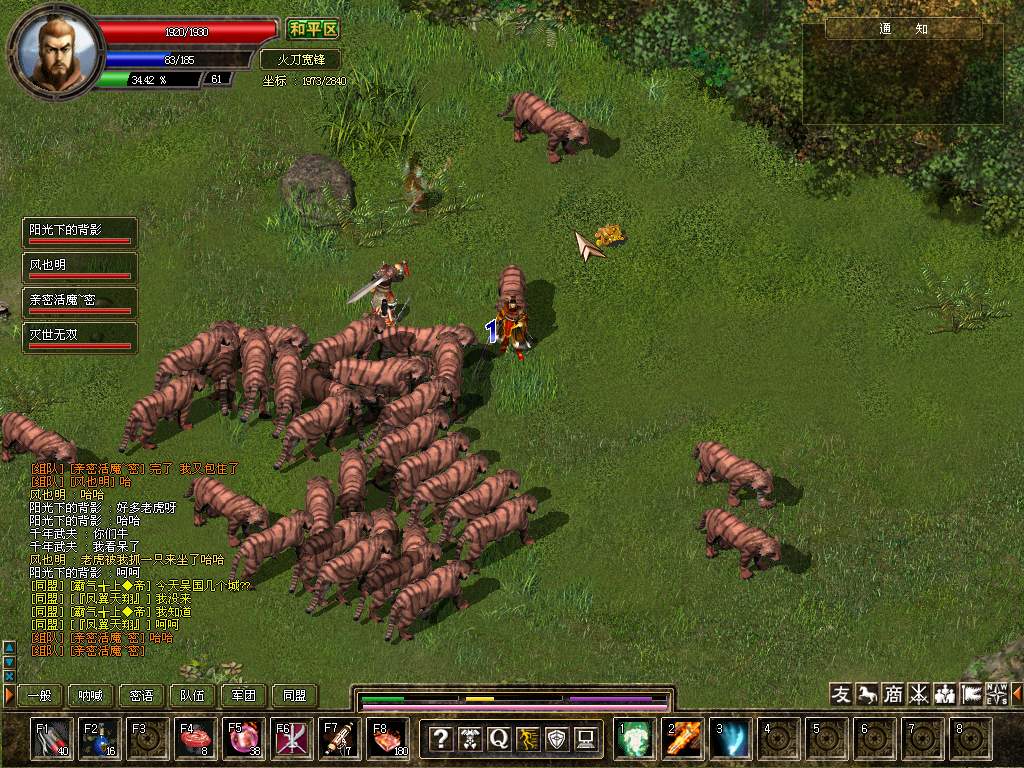1024x768 pixels.
Task: Select the 一般 general chat tab
Action: point(39,696)
